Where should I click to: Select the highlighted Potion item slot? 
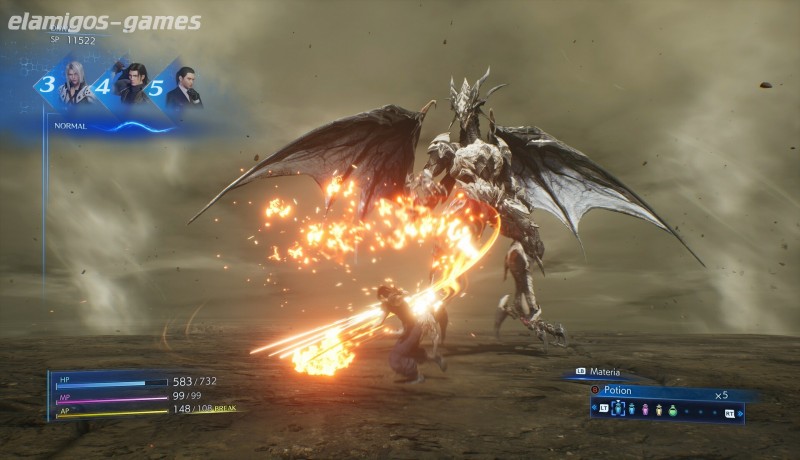(617, 410)
